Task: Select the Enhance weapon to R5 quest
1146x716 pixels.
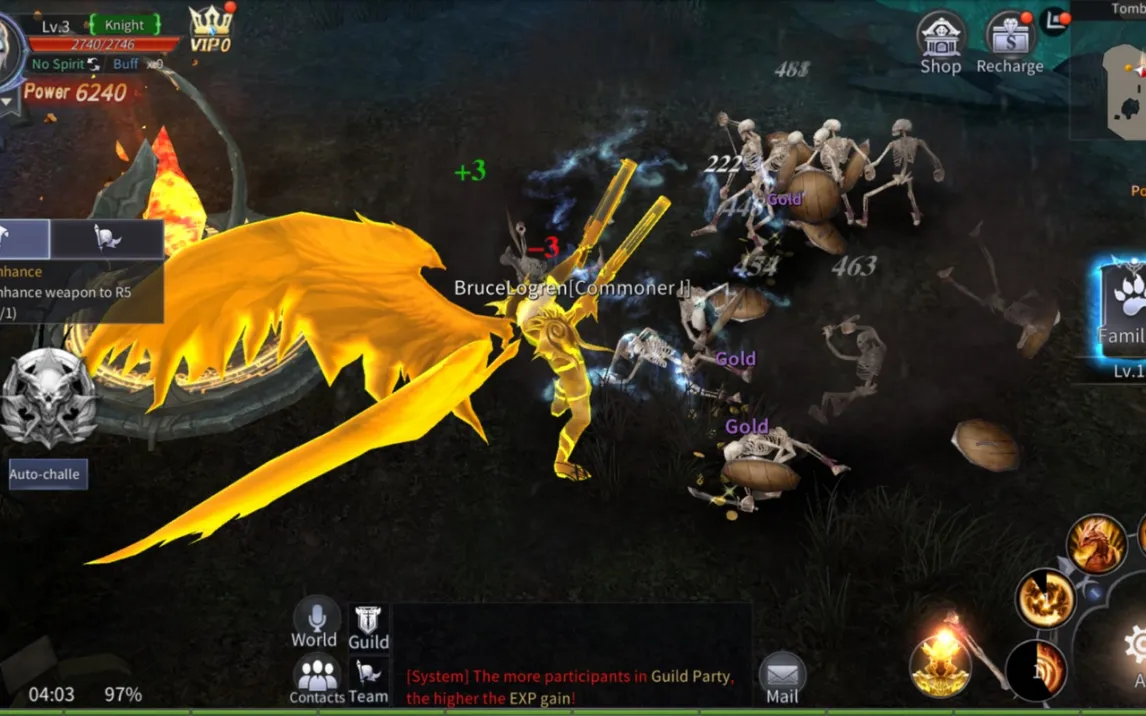Action: tap(70, 293)
